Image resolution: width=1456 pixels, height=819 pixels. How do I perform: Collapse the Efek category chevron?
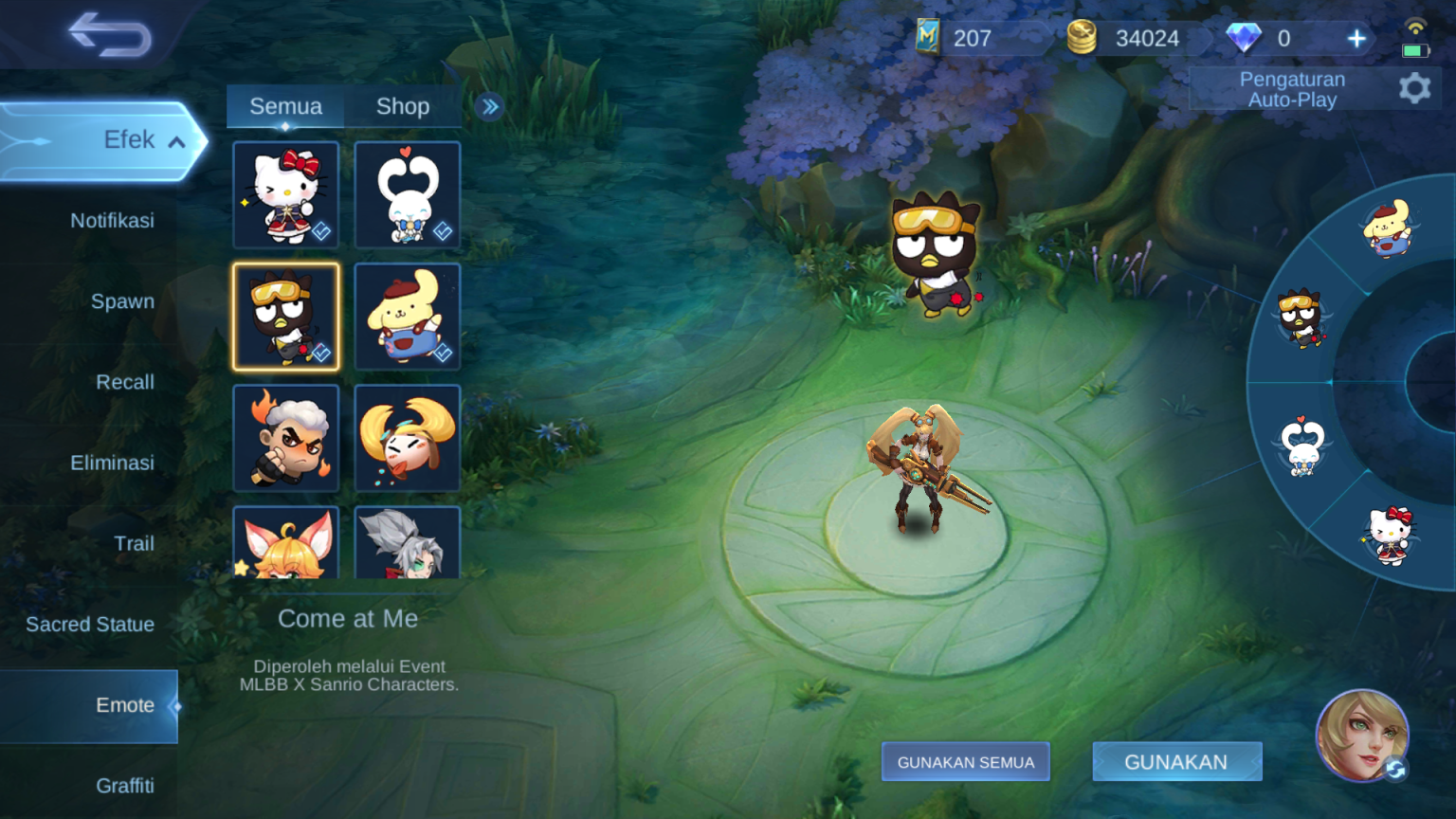(x=175, y=140)
